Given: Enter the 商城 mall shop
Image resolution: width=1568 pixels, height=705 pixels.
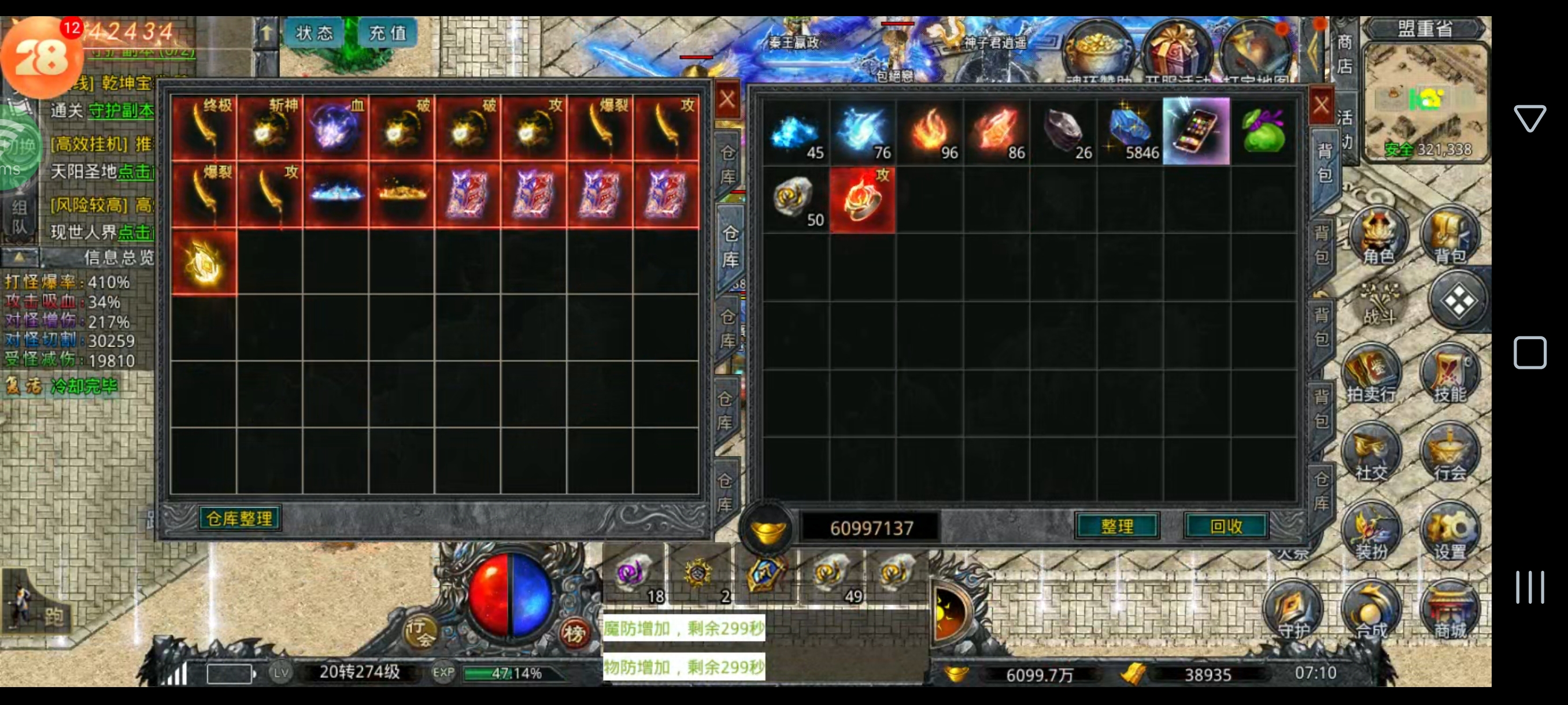Looking at the screenshot, I should click(1449, 611).
